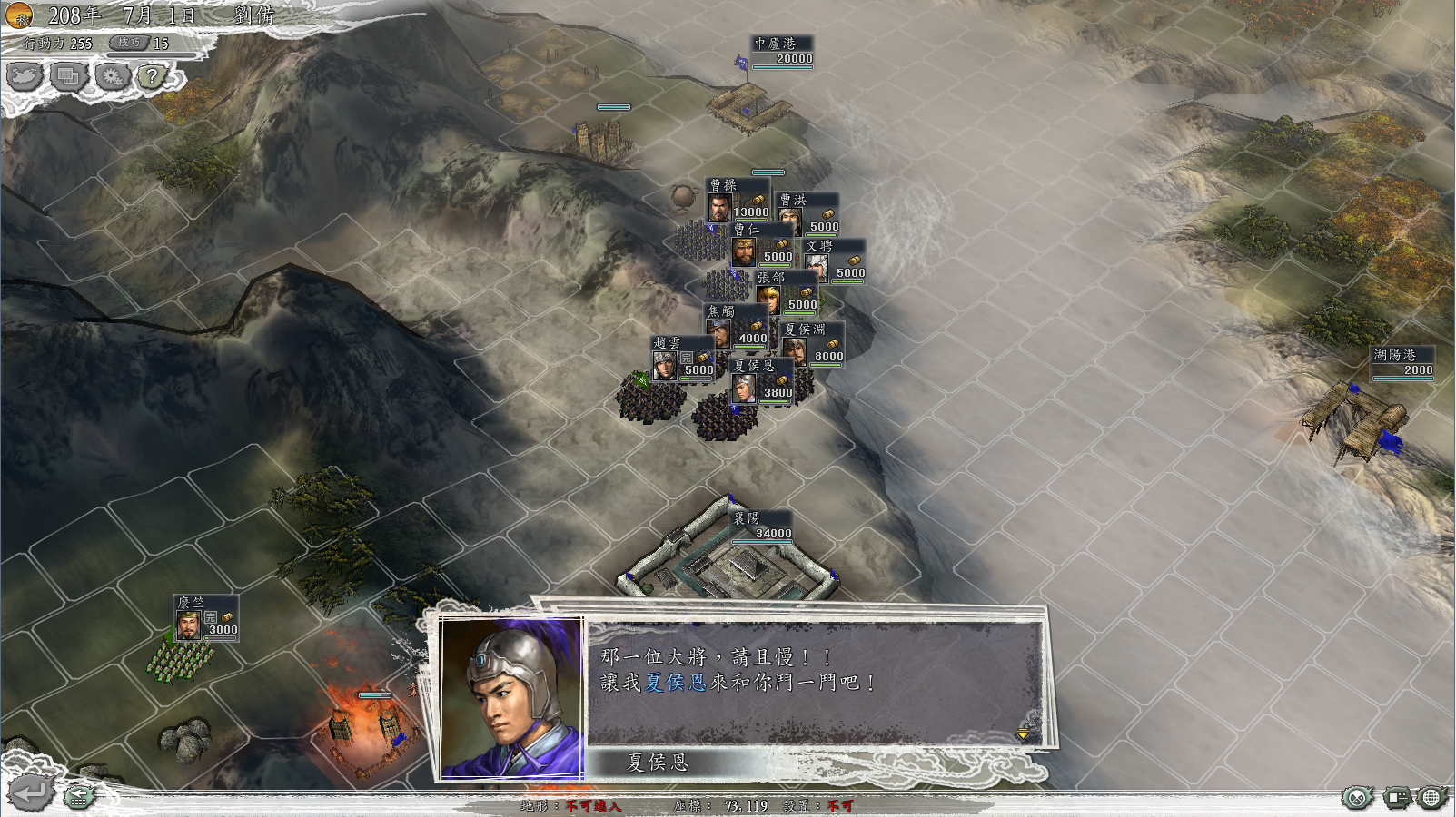Open the gear settings menu
The image size is (1456, 817).
click(112, 76)
